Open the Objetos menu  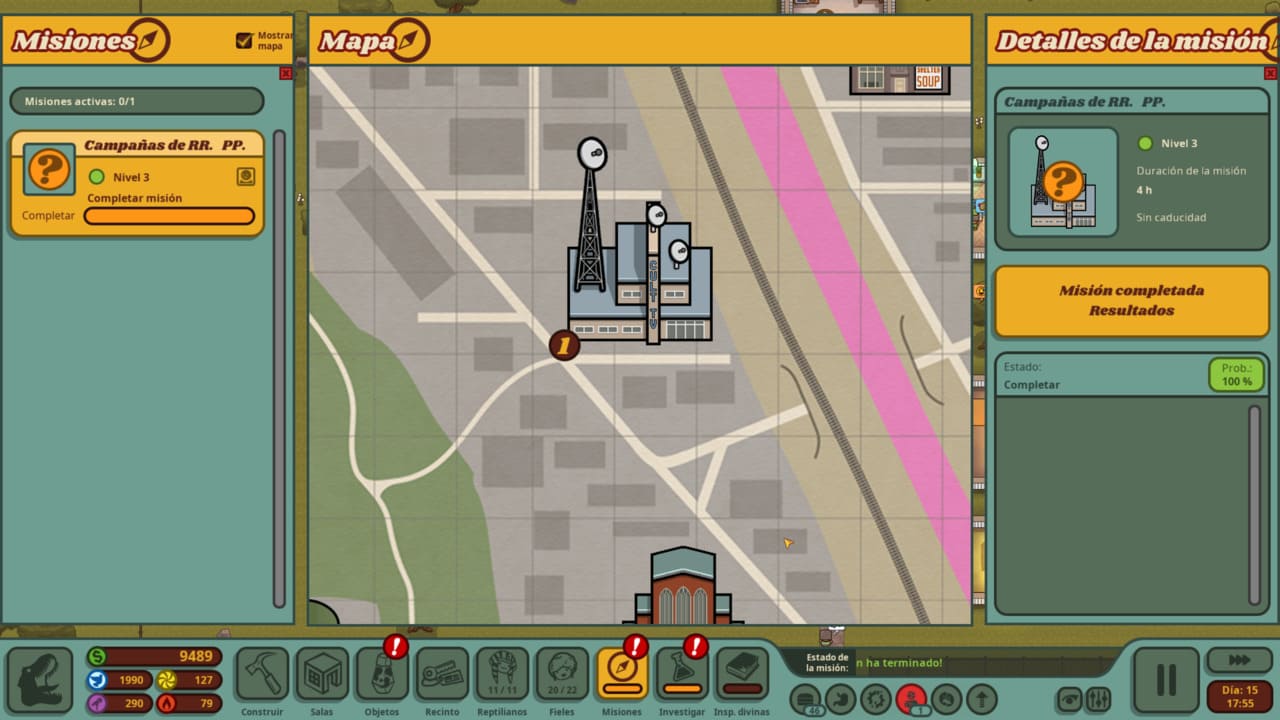382,674
